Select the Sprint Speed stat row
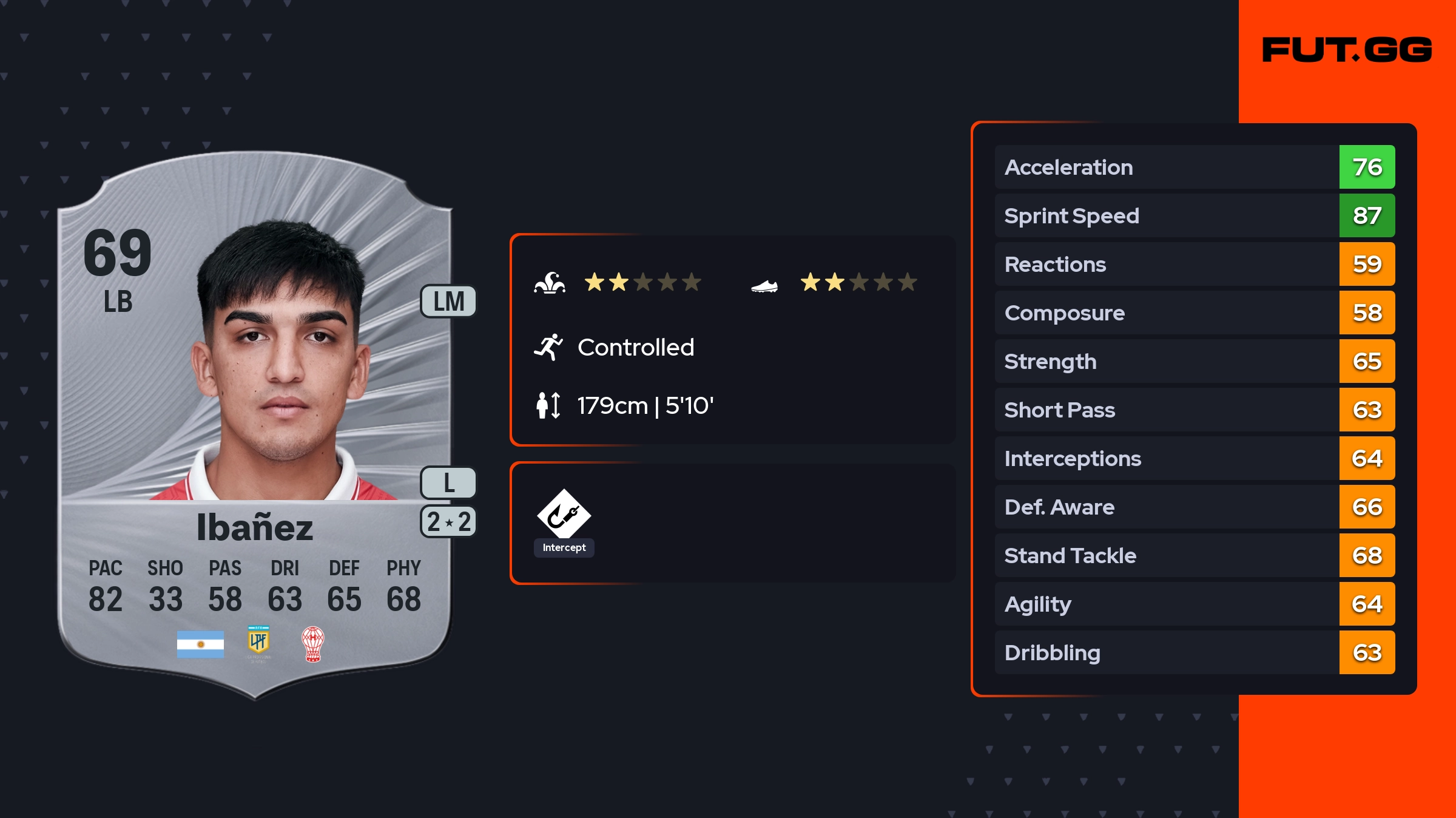Image resolution: width=1456 pixels, height=818 pixels. click(1194, 216)
